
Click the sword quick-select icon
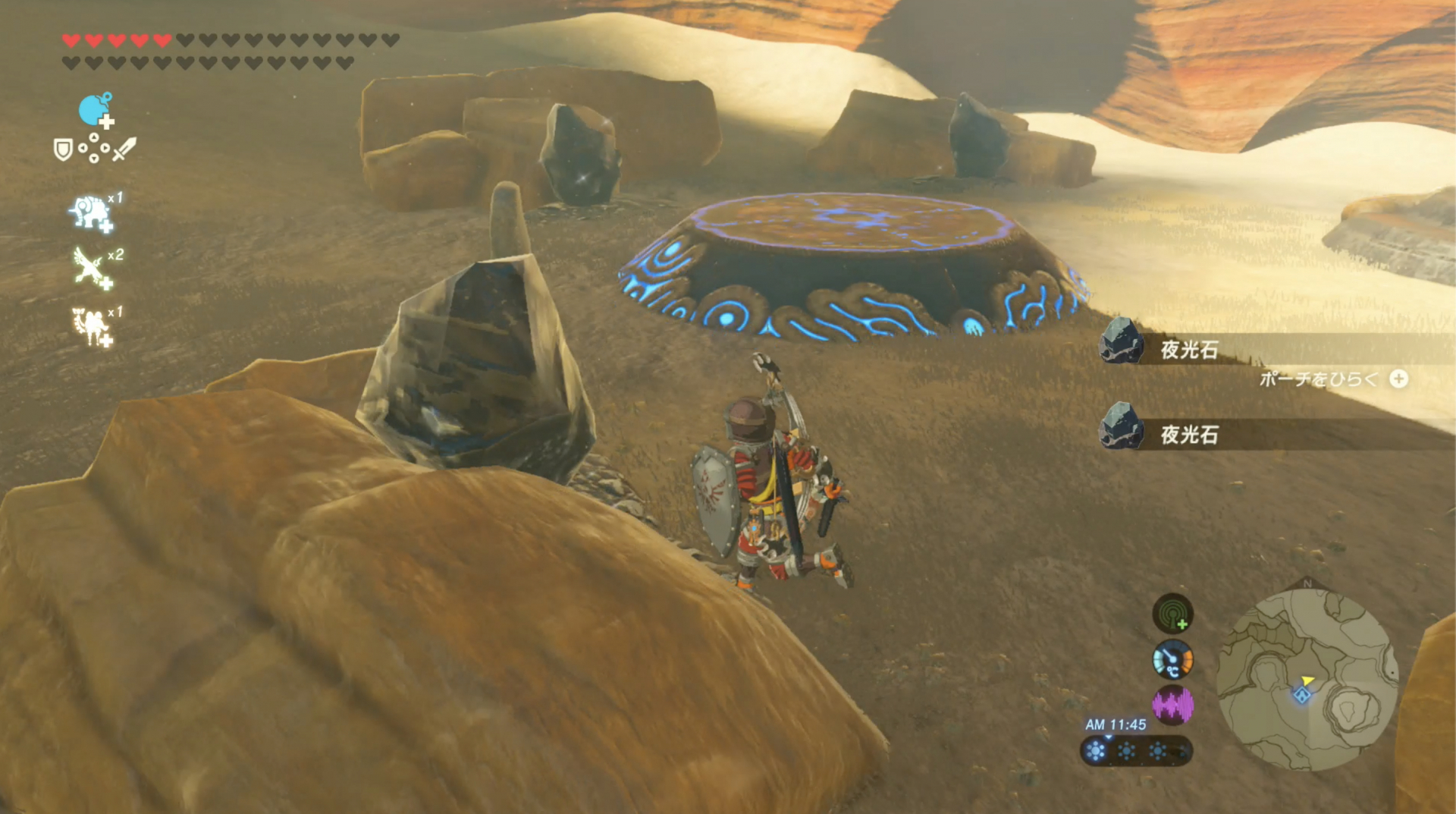(x=124, y=149)
